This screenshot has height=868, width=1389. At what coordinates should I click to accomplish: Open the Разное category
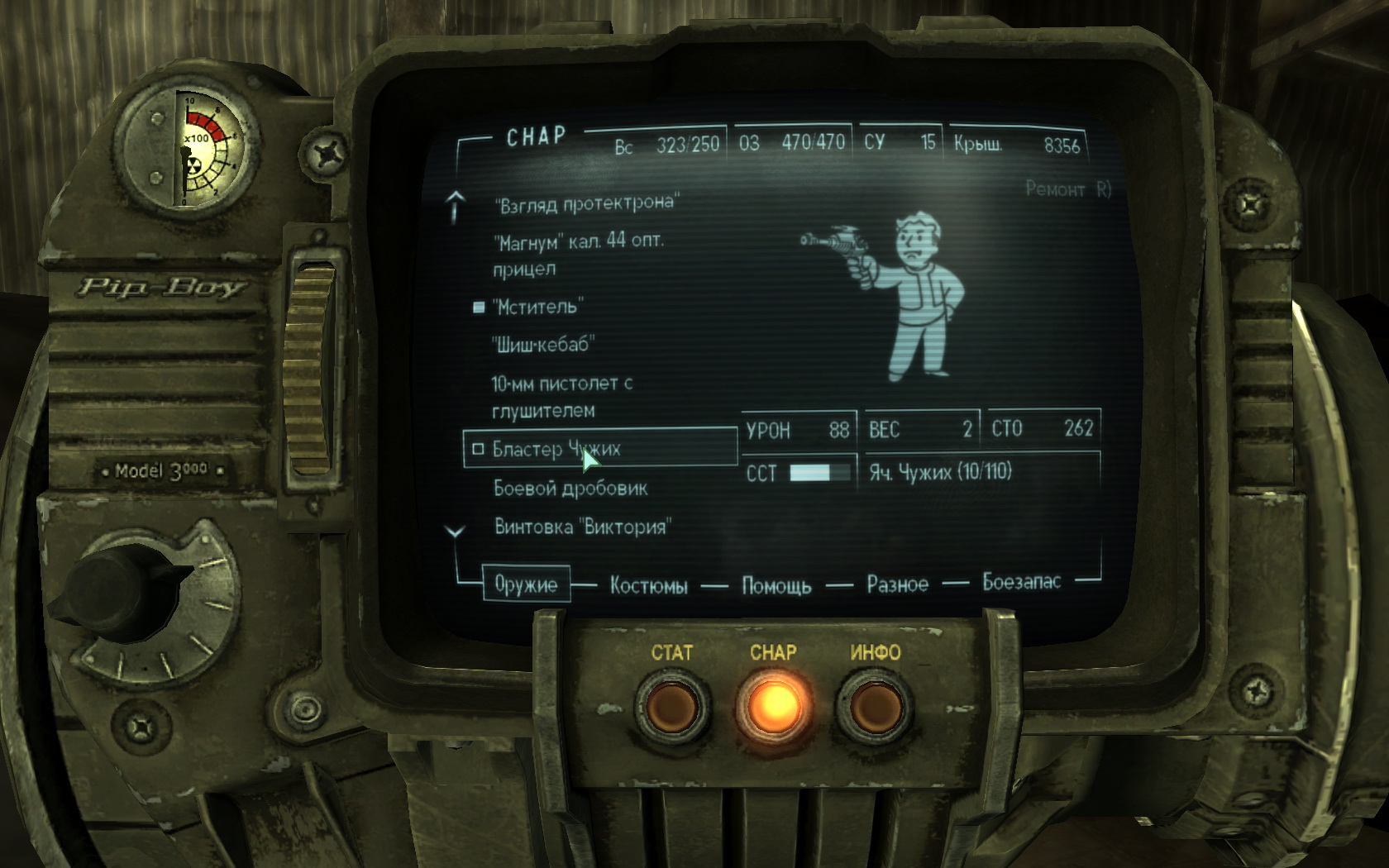tap(897, 584)
